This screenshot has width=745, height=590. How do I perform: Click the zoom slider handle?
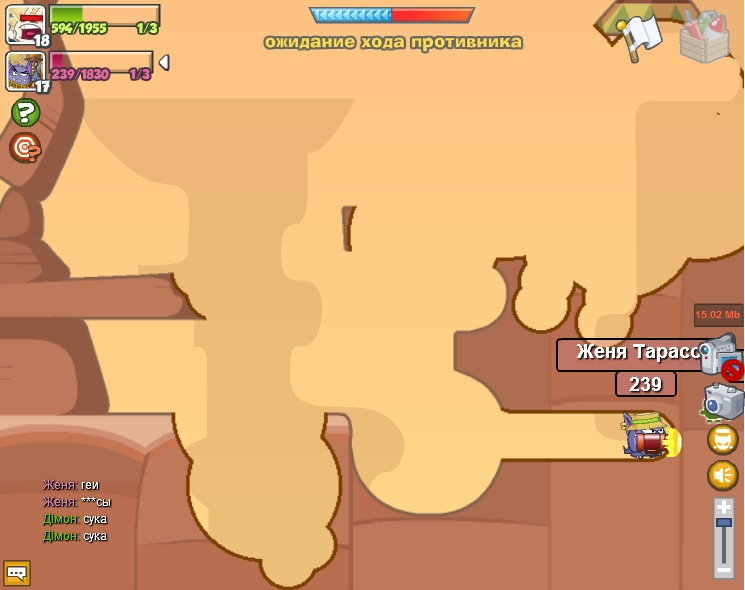[724, 523]
